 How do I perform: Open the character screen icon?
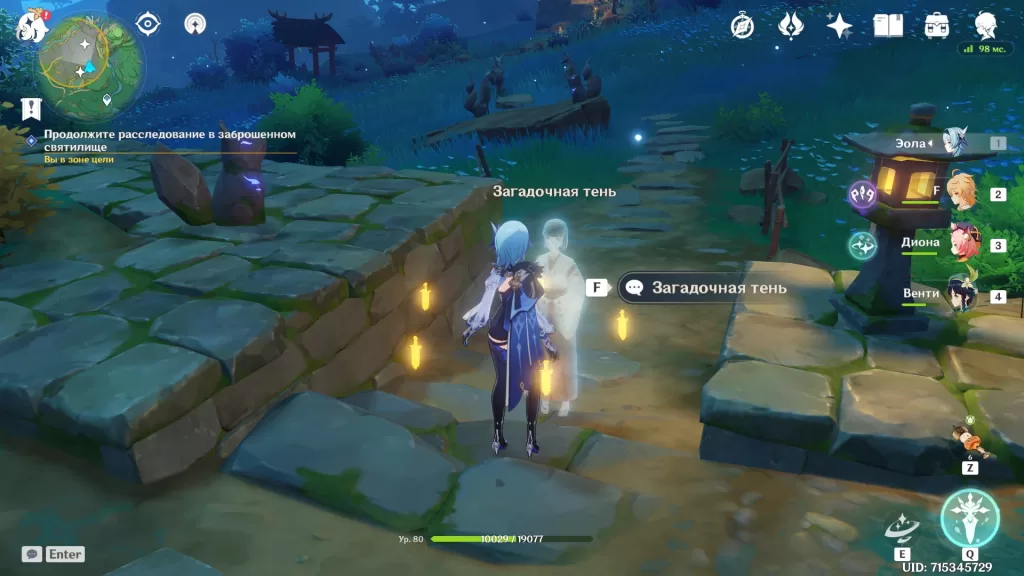click(986, 26)
